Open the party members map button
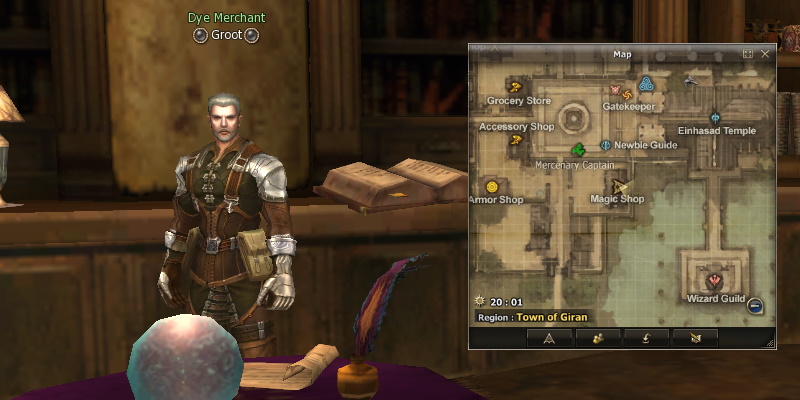800x400 pixels. click(x=597, y=338)
